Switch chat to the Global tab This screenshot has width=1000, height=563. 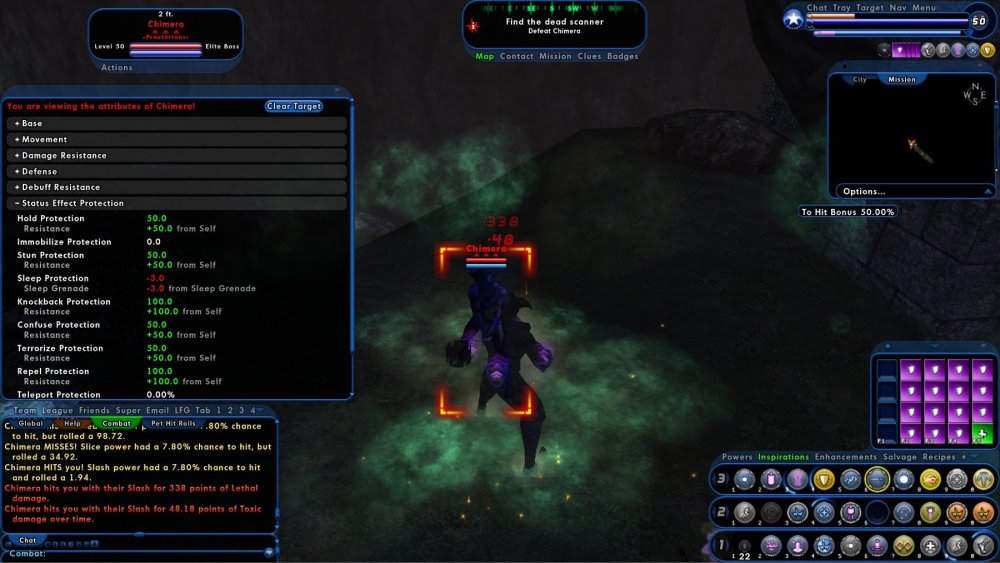click(x=31, y=423)
